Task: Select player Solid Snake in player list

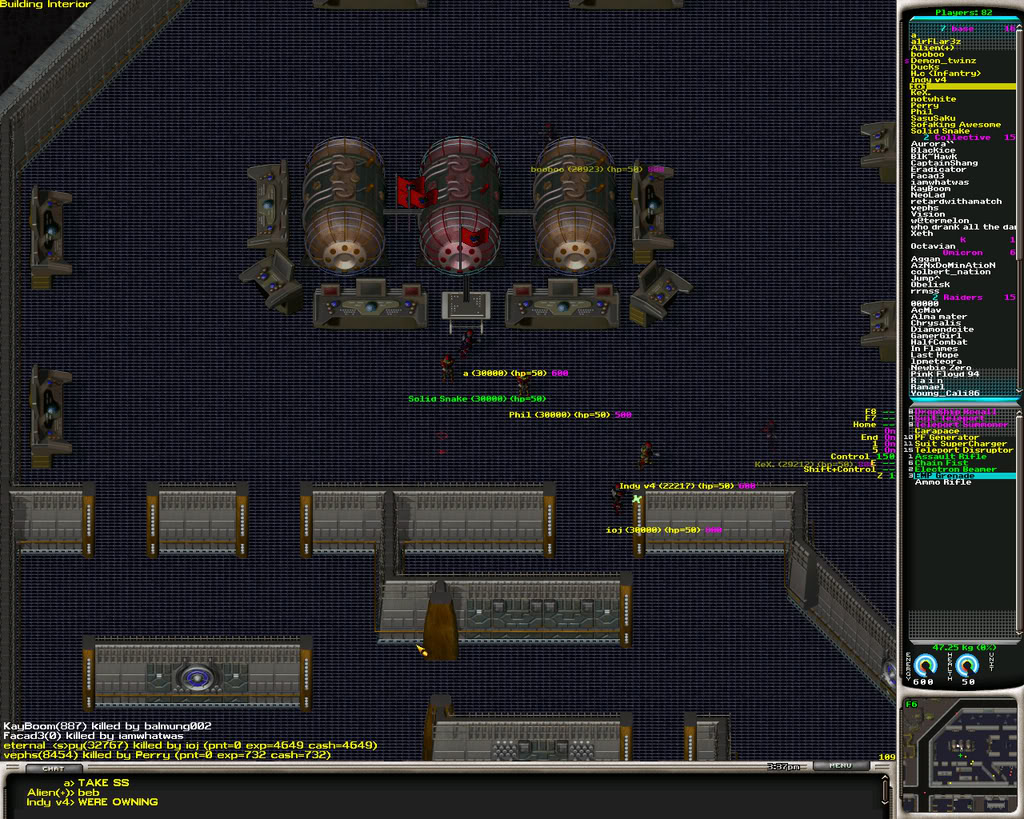Action: click(940, 131)
